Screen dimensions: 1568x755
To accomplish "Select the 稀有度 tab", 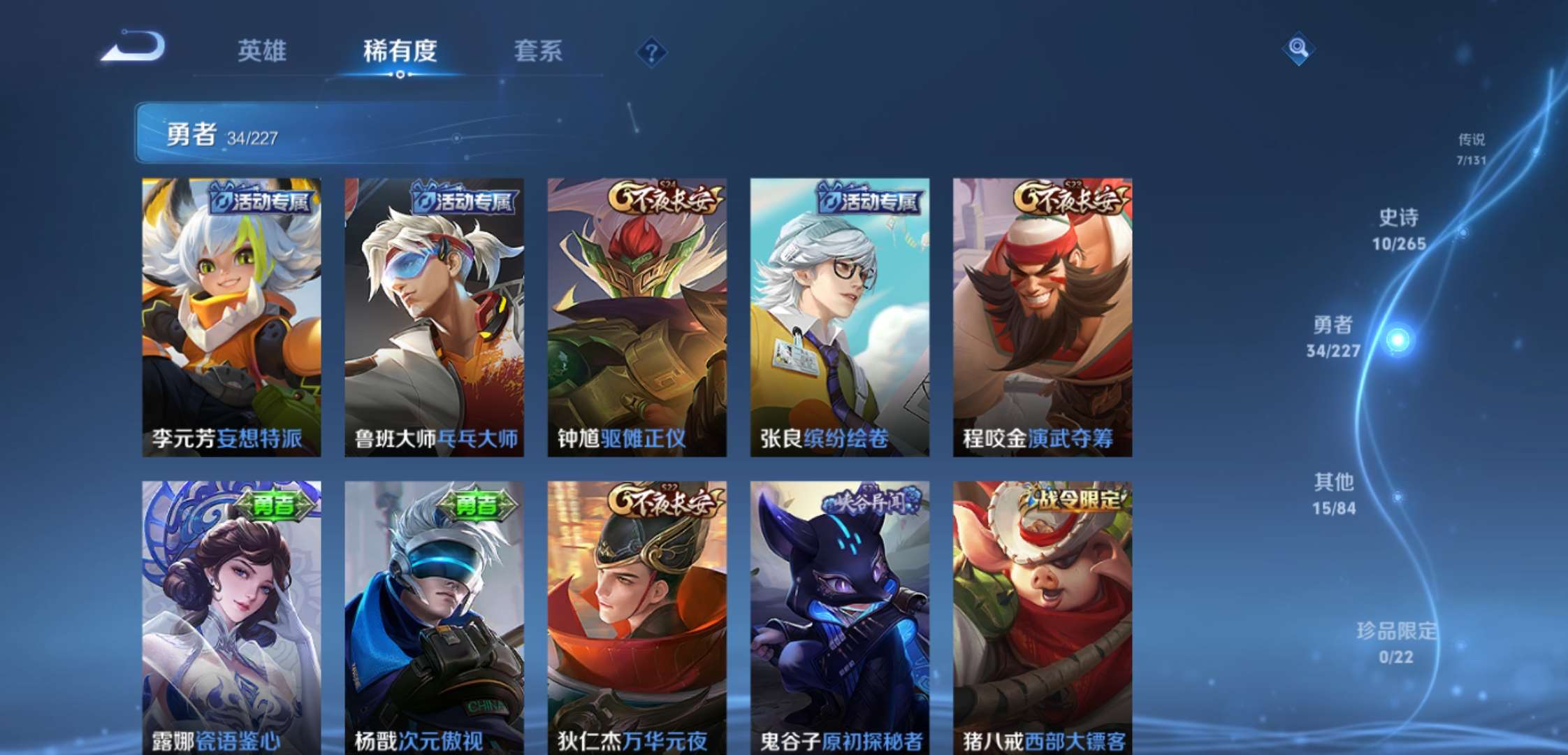I will click(x=400, y=51).
